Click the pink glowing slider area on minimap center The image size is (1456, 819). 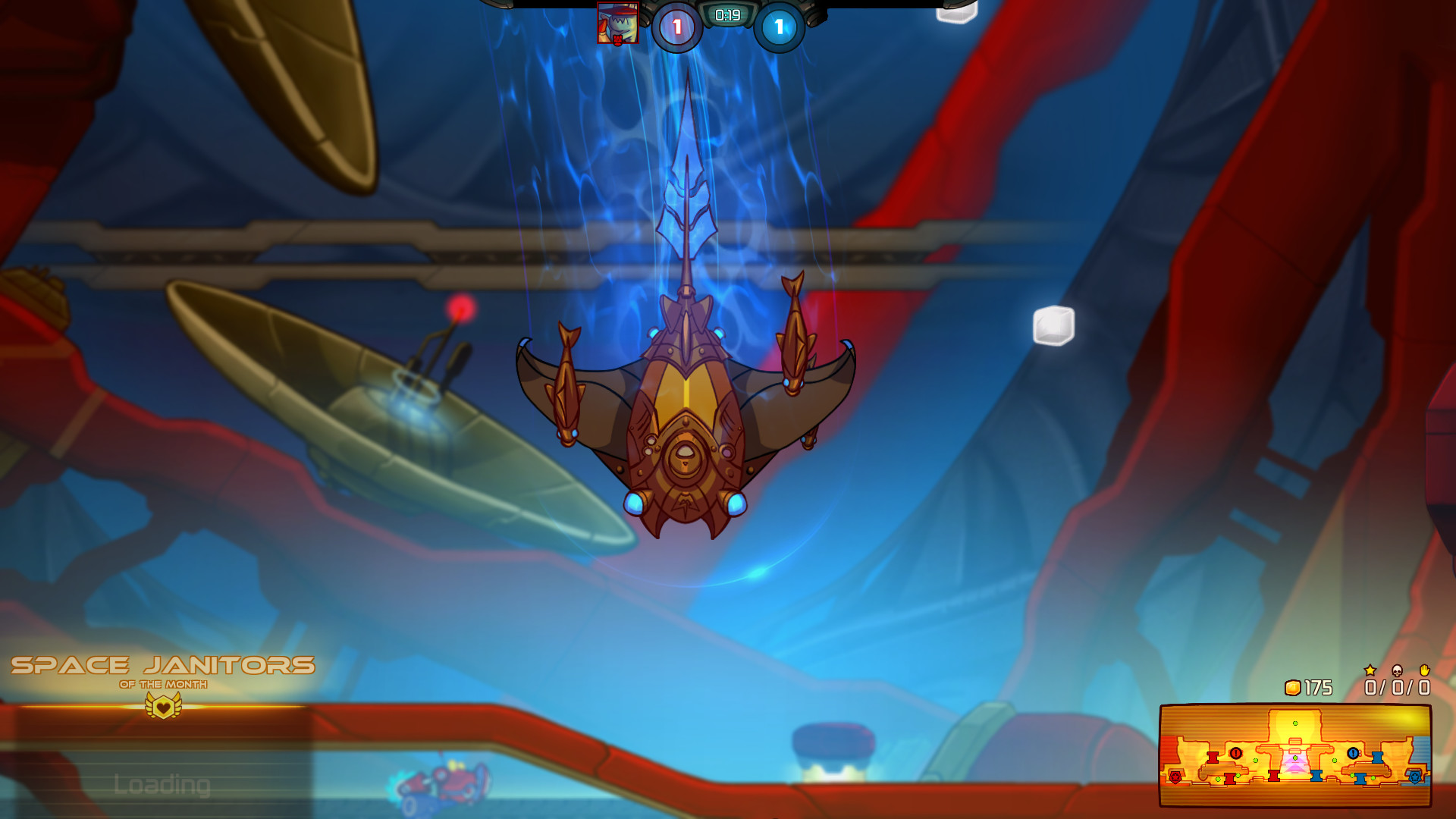[1294, 767]
